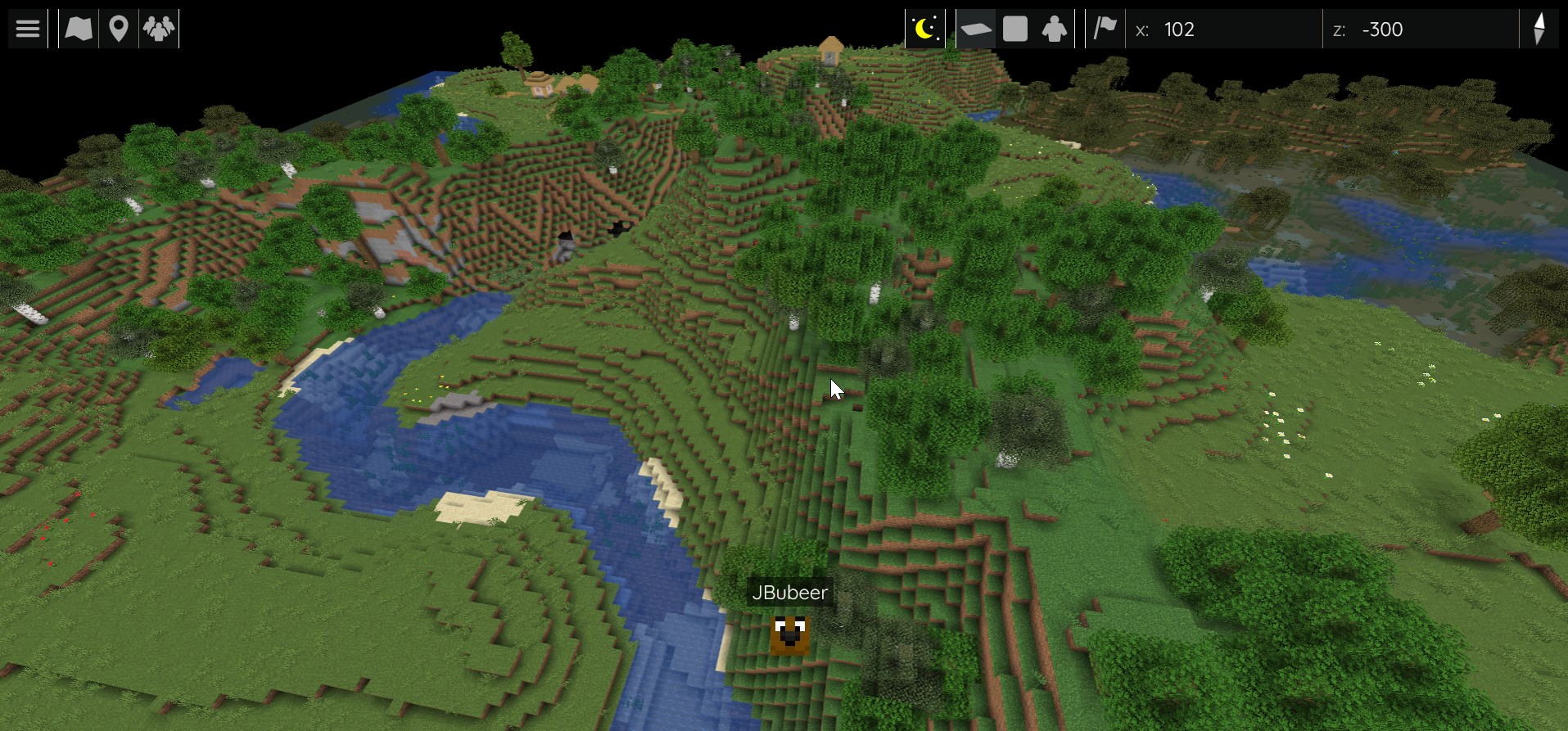Select the X coordinate field

click(x=1223, y=29)
